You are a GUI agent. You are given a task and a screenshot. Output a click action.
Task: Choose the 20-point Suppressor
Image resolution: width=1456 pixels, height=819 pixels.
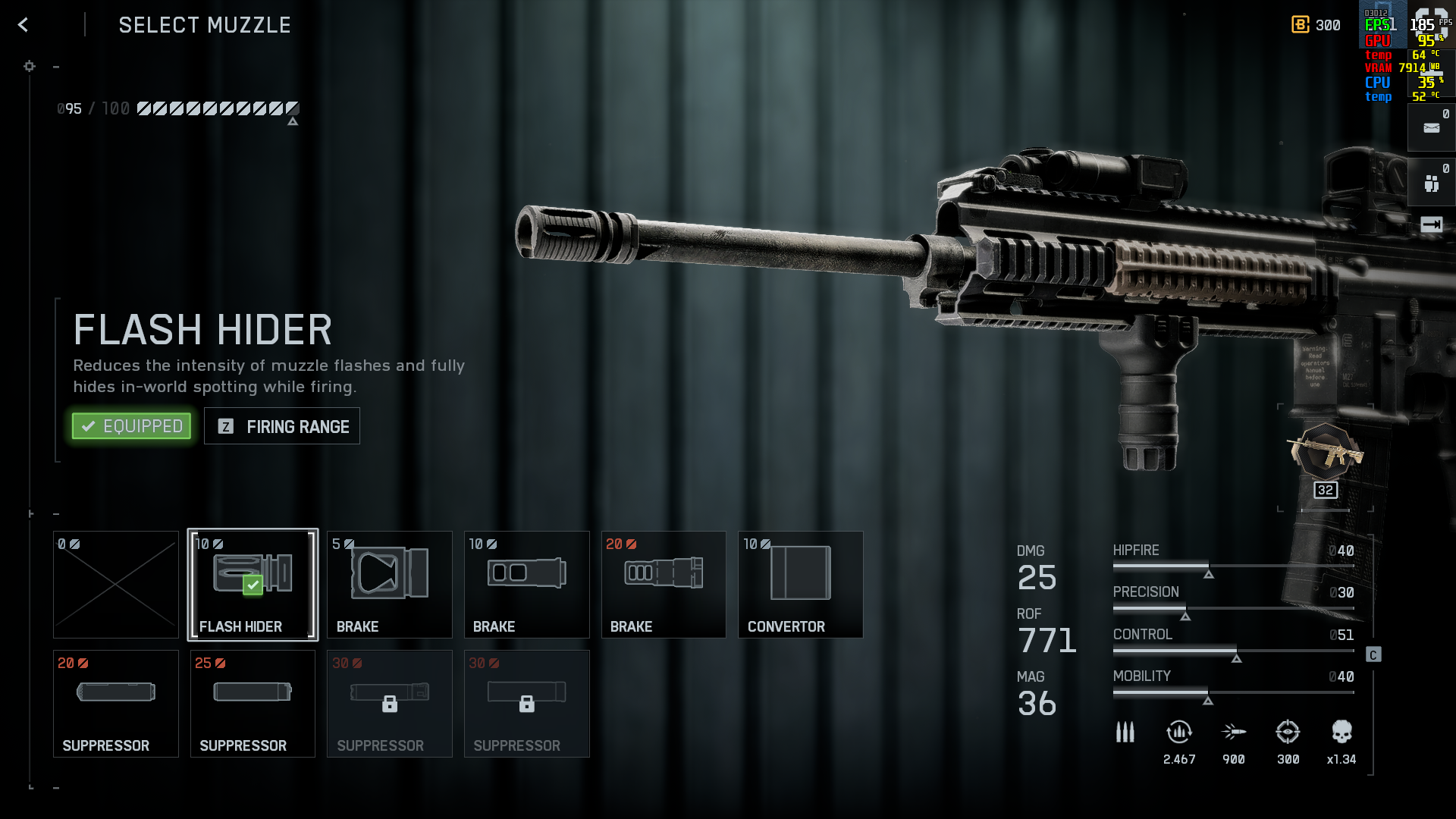click(116, 704)
